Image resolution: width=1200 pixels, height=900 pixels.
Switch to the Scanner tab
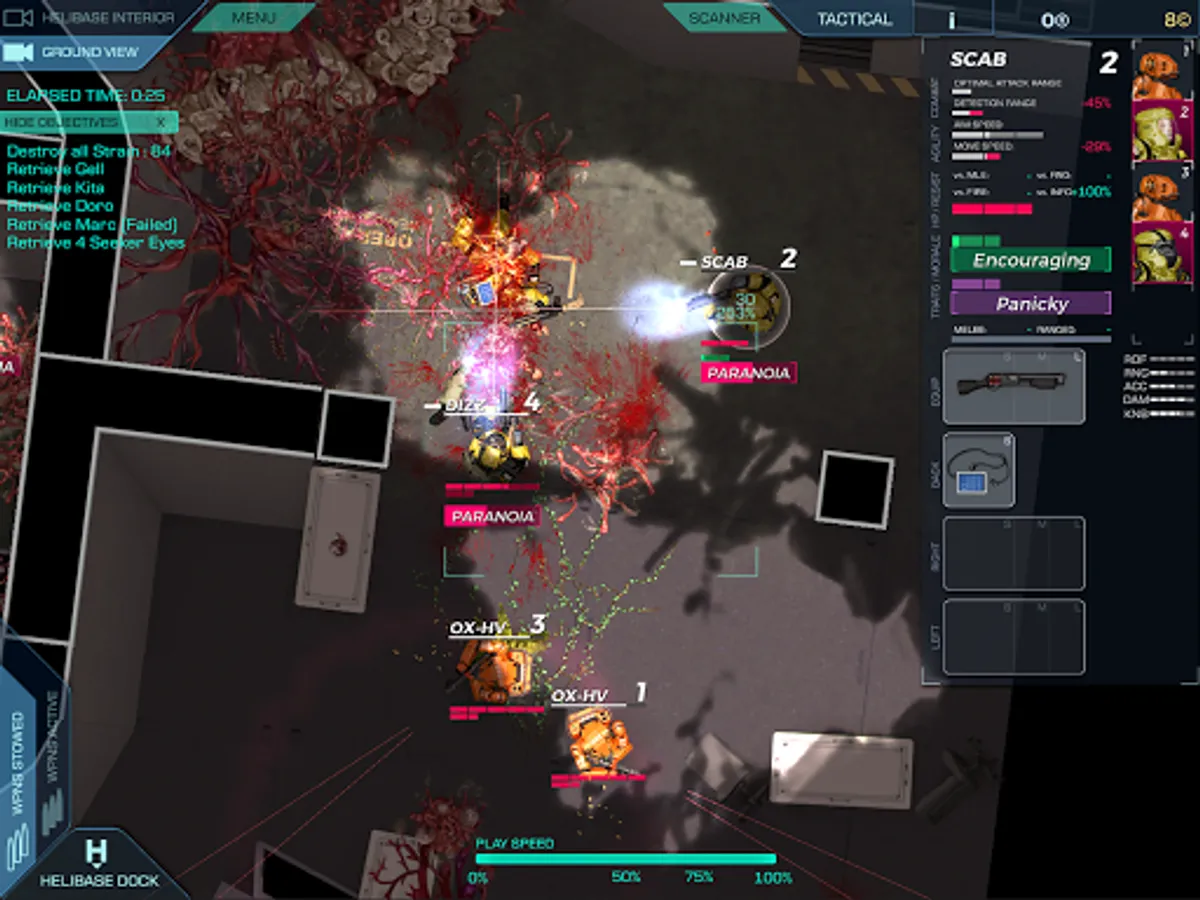pyautogui.click(x=724, y=18)
